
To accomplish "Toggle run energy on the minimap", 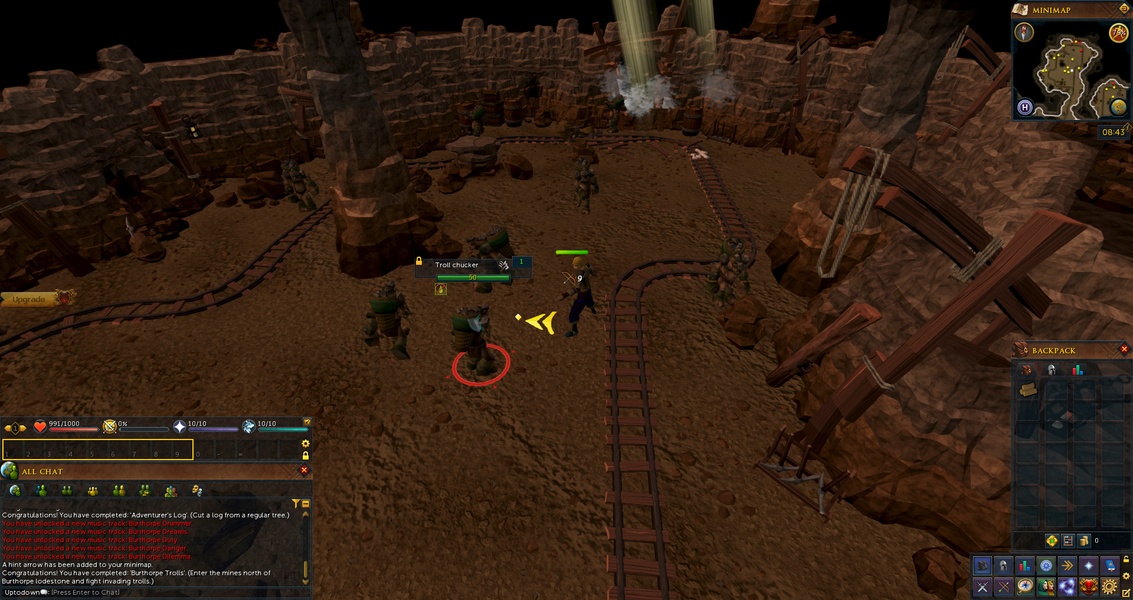I will (x=1119, y=33).
